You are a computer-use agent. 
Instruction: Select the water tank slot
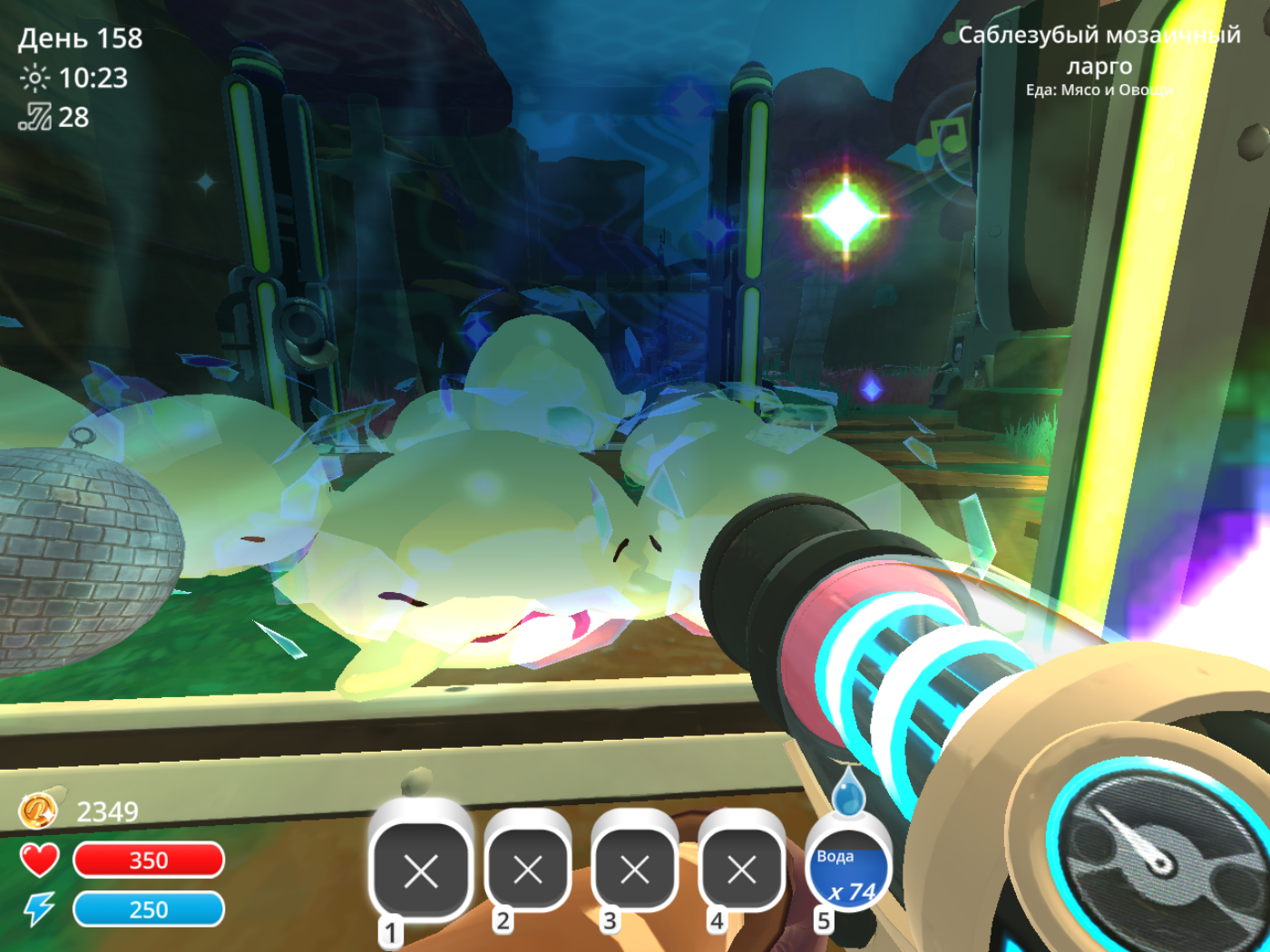[847, 868]
